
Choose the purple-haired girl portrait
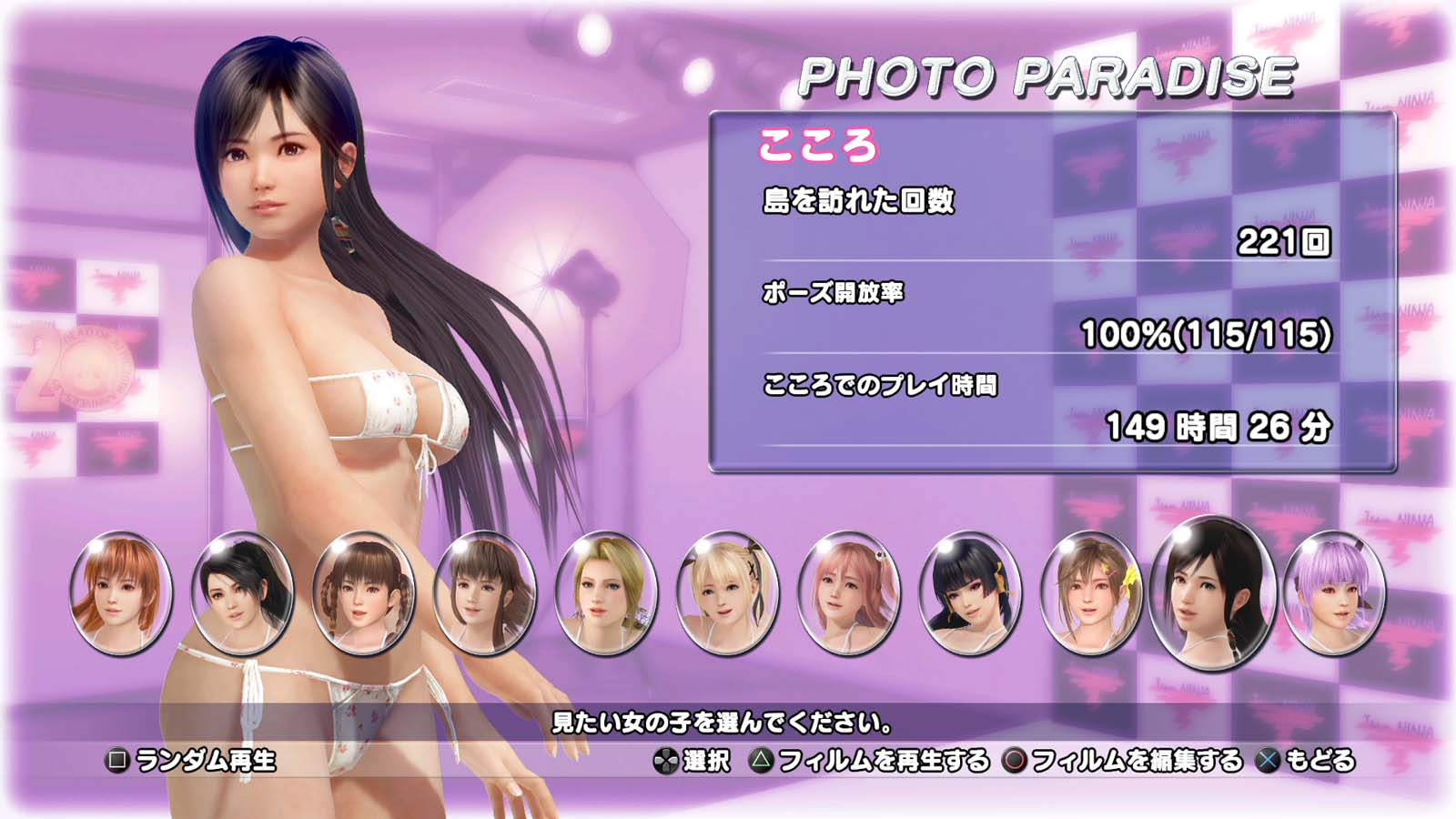click(1333, 593)
